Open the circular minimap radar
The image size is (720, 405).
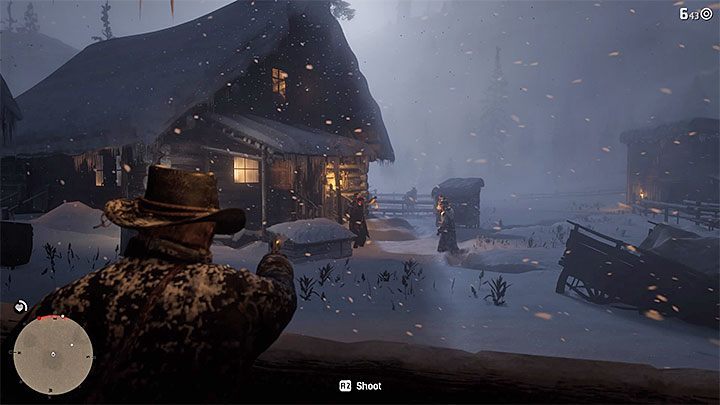pos(53,356)
